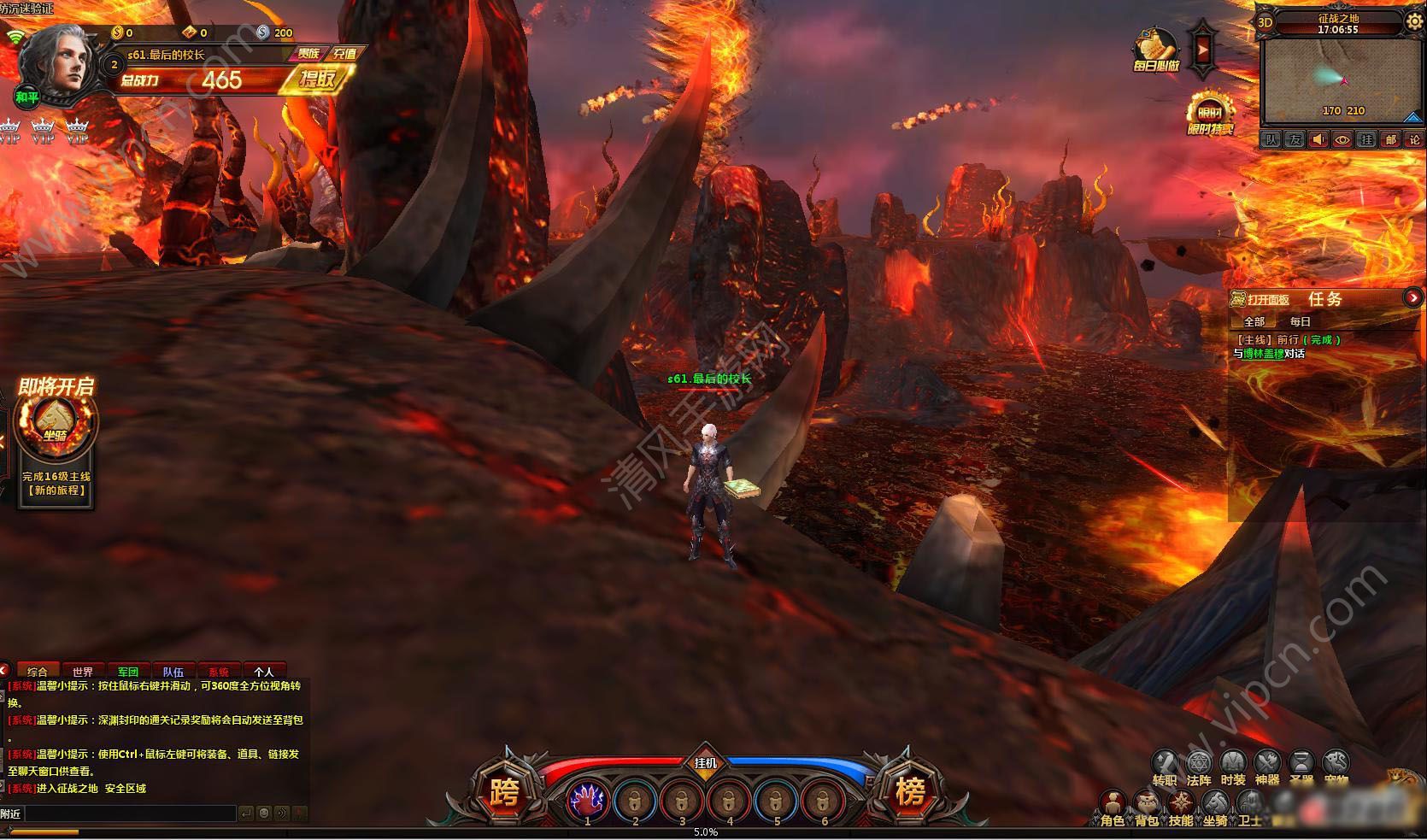Open the 每日必做 daily tasks scroll
This screenshot has height=840, width=1427.
click(1156, 49)
